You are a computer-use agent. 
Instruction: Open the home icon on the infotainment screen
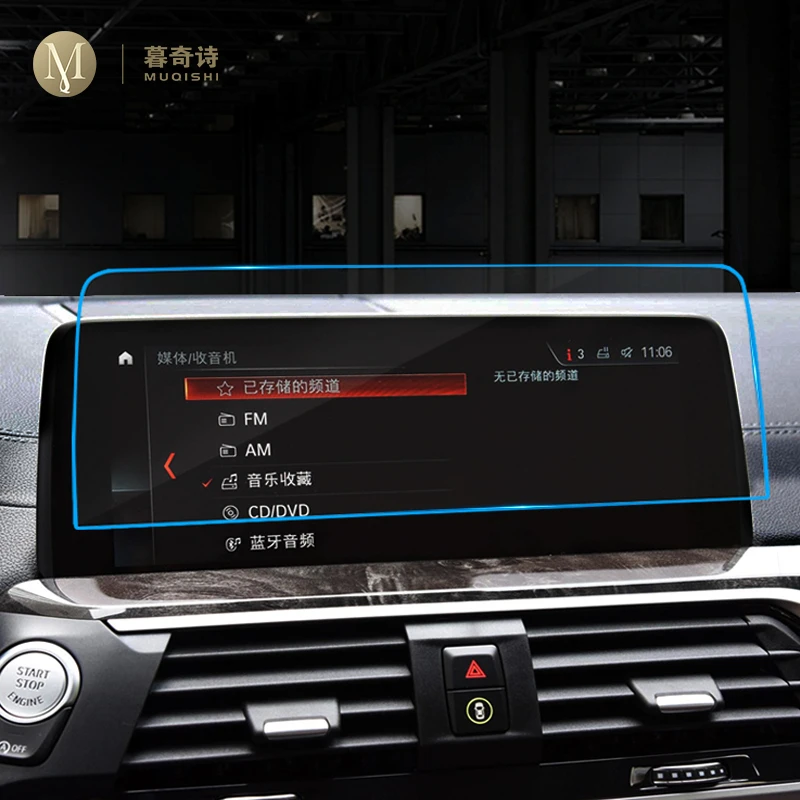(x=125, y=358)
